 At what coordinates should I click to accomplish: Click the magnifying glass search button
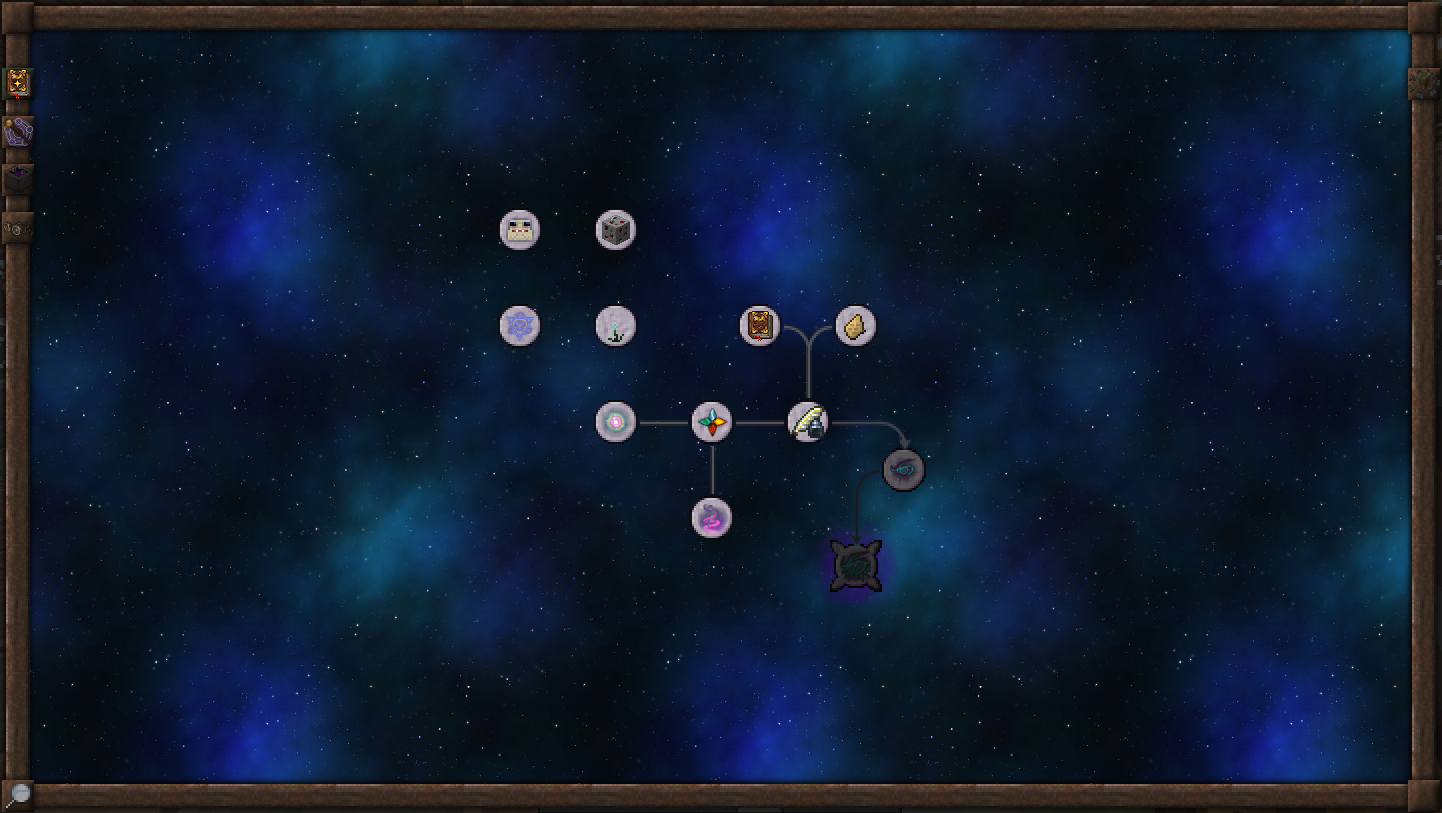pos(18,795)
